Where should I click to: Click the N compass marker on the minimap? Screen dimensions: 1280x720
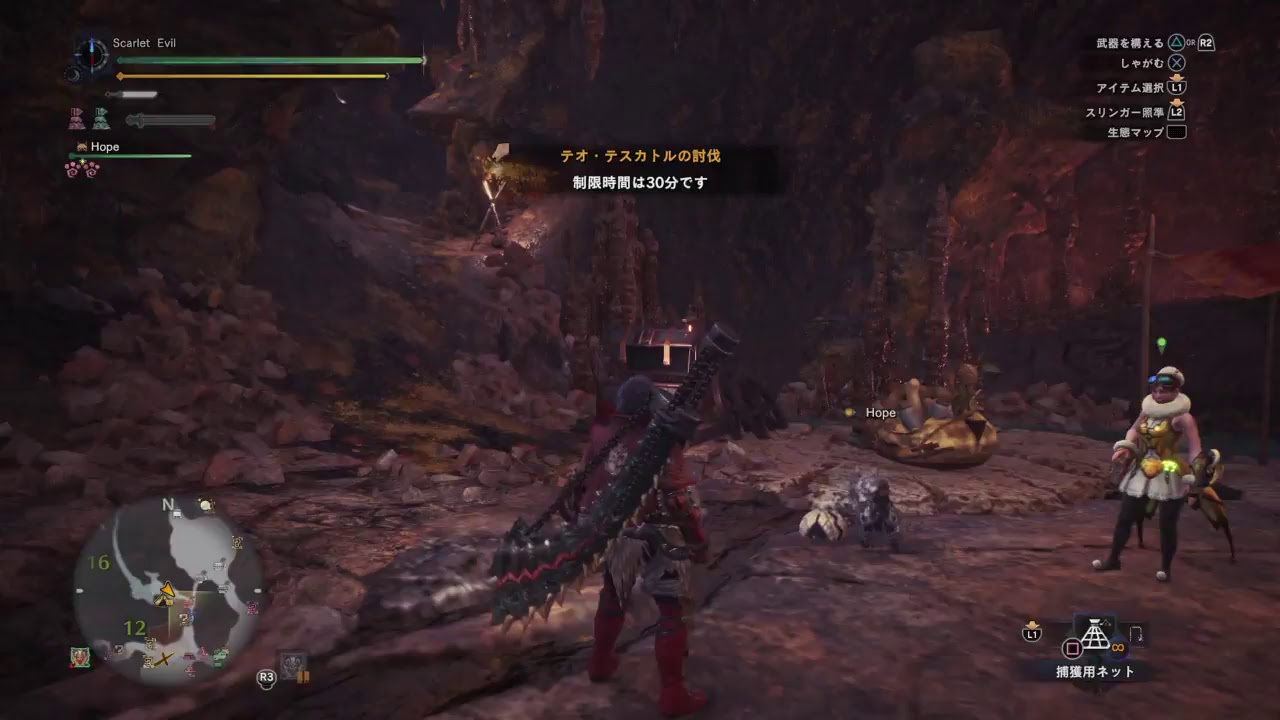pos(167,506)
